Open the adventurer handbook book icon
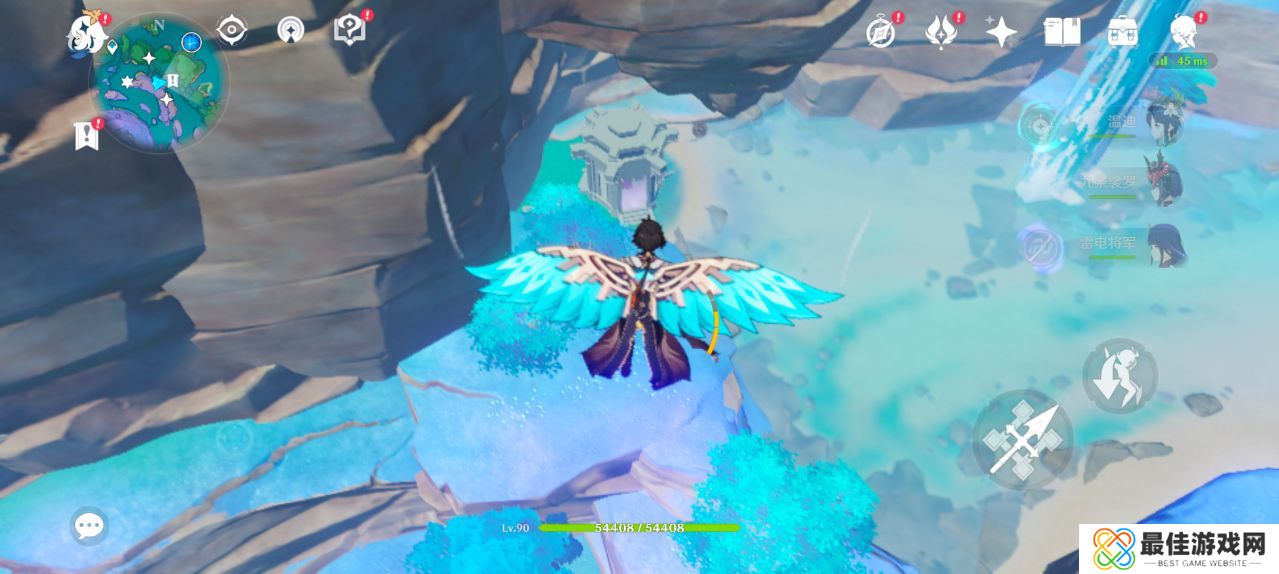This screenshot has height=574, width=1279. [x=1061, y=32]
